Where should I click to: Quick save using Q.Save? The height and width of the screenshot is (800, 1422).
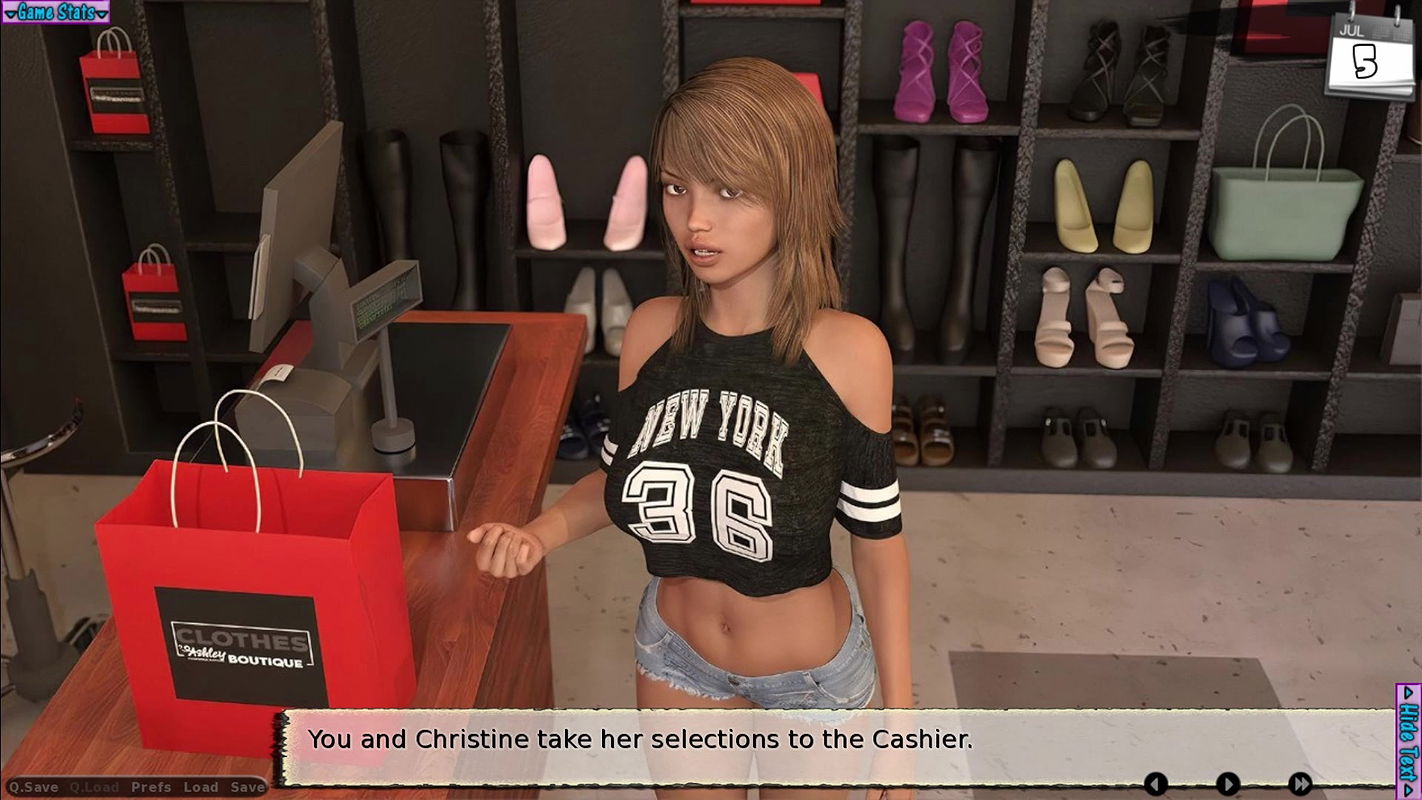point(35,787)
